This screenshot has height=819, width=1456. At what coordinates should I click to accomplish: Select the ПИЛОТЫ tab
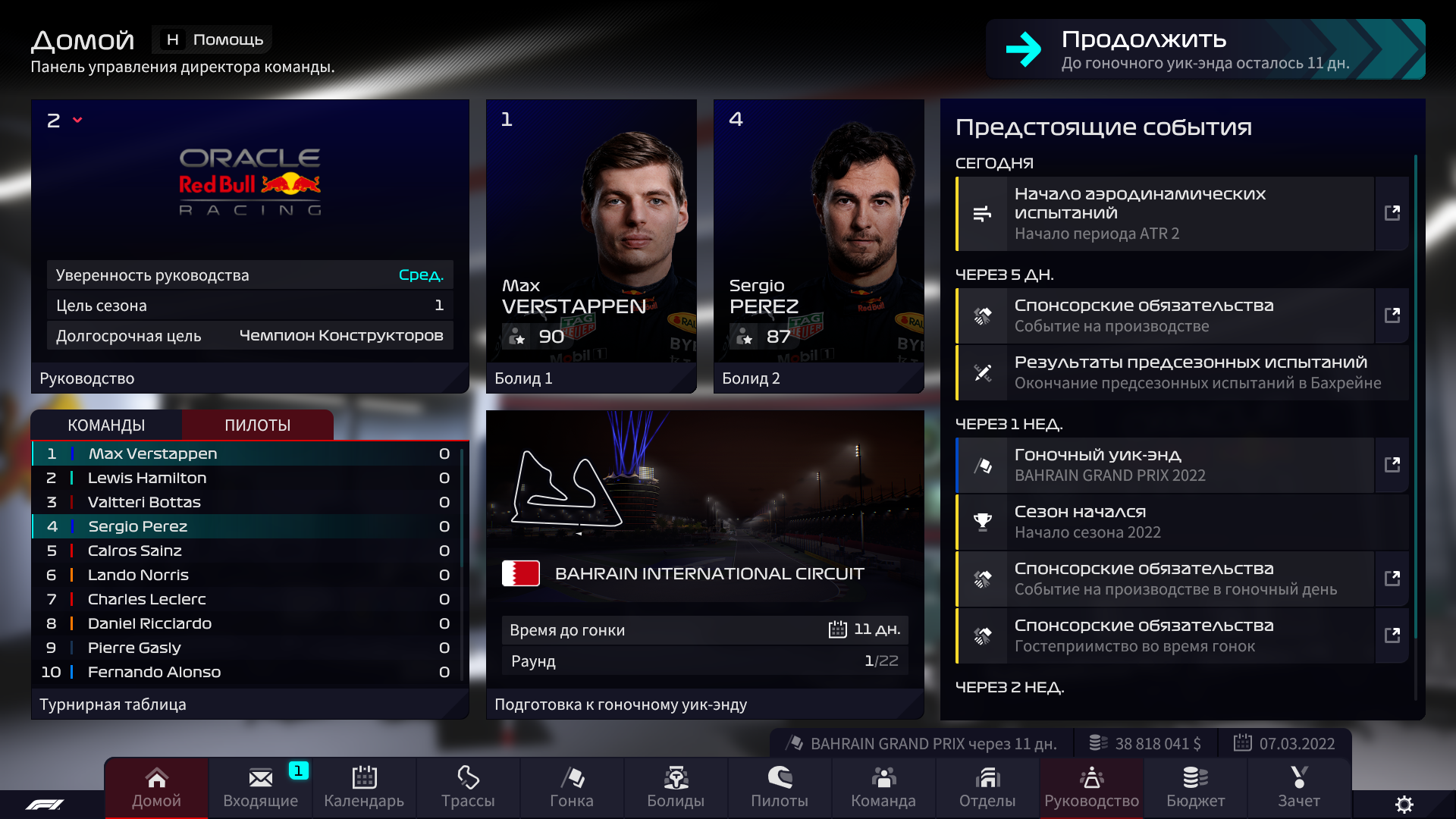(x=258, y=425)
